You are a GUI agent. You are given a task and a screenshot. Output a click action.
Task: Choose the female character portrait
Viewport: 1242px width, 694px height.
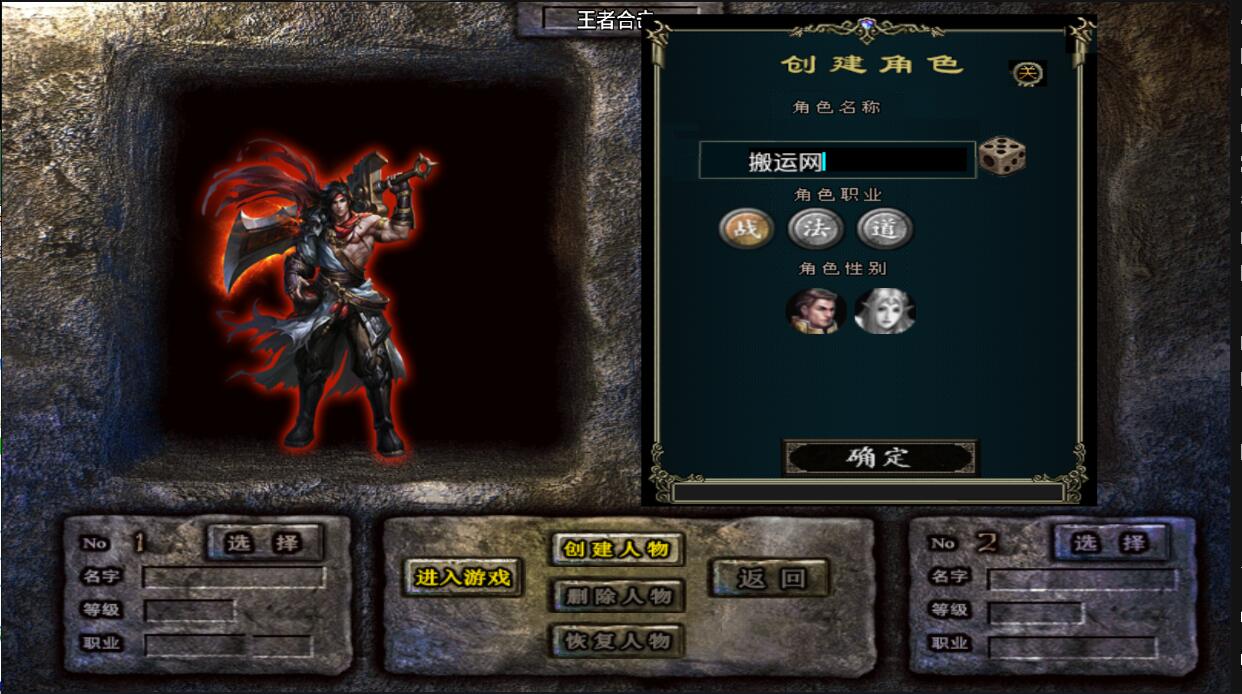click(x=884, y=311)
